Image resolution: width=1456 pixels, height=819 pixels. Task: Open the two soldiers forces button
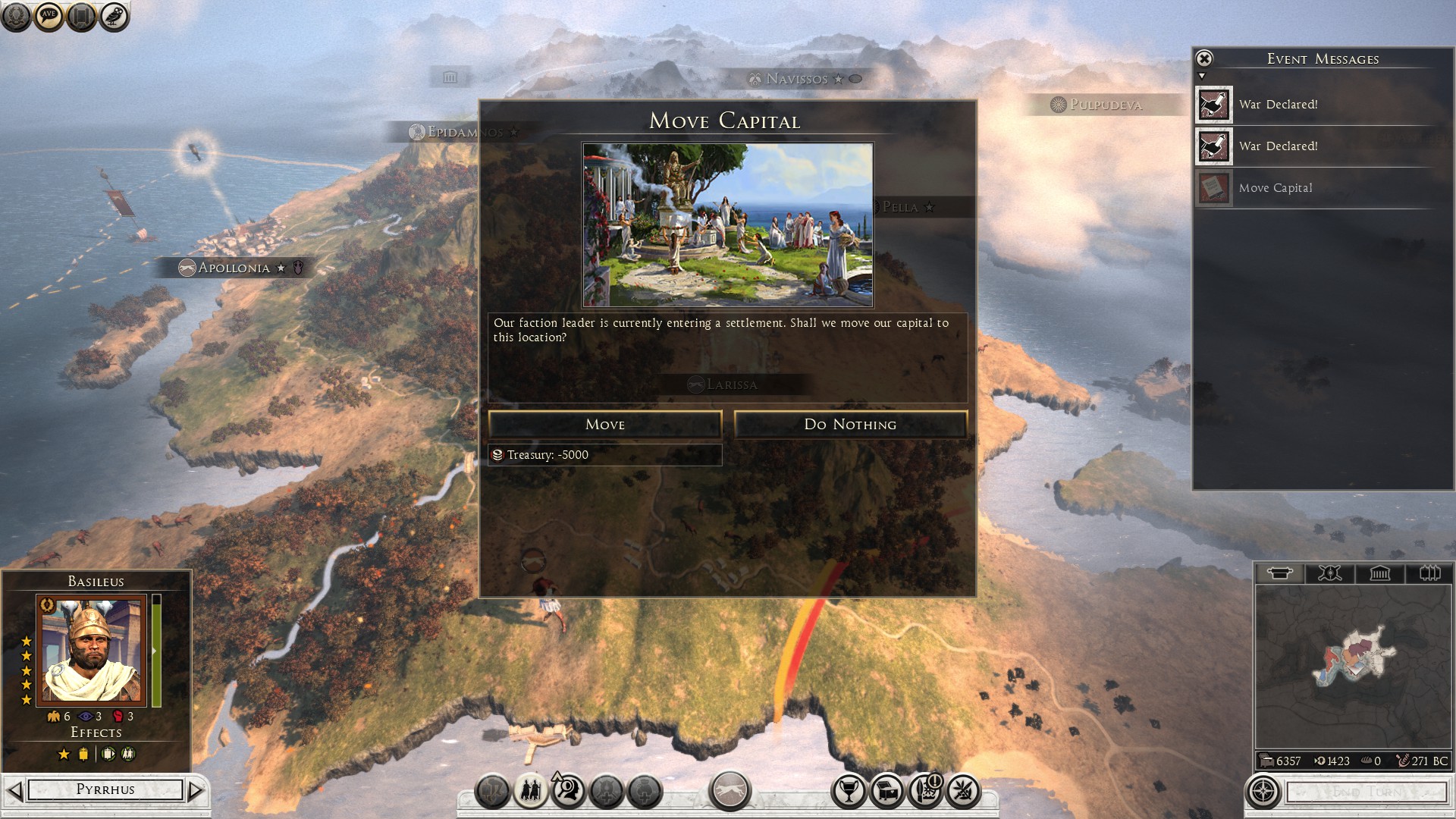(531, 791)
